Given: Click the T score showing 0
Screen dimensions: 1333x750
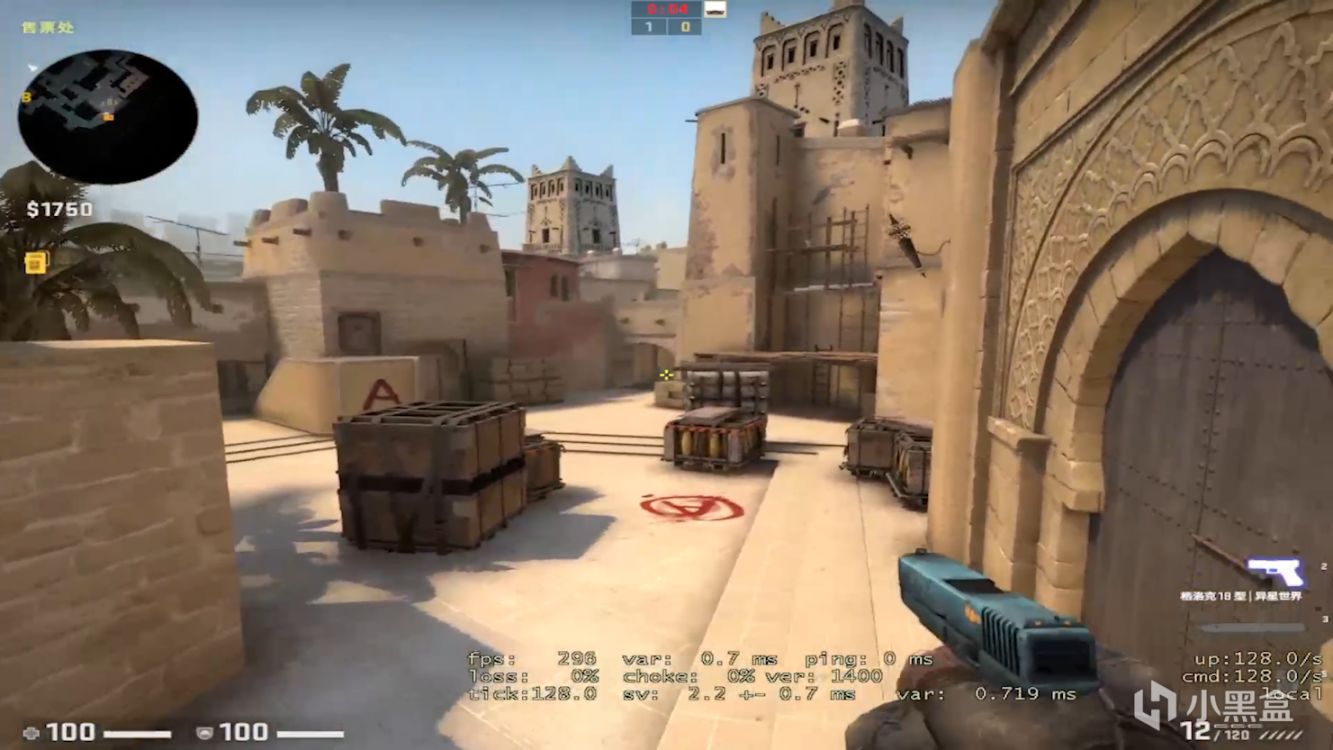Looking at the screenshot, I should point(686,26).
